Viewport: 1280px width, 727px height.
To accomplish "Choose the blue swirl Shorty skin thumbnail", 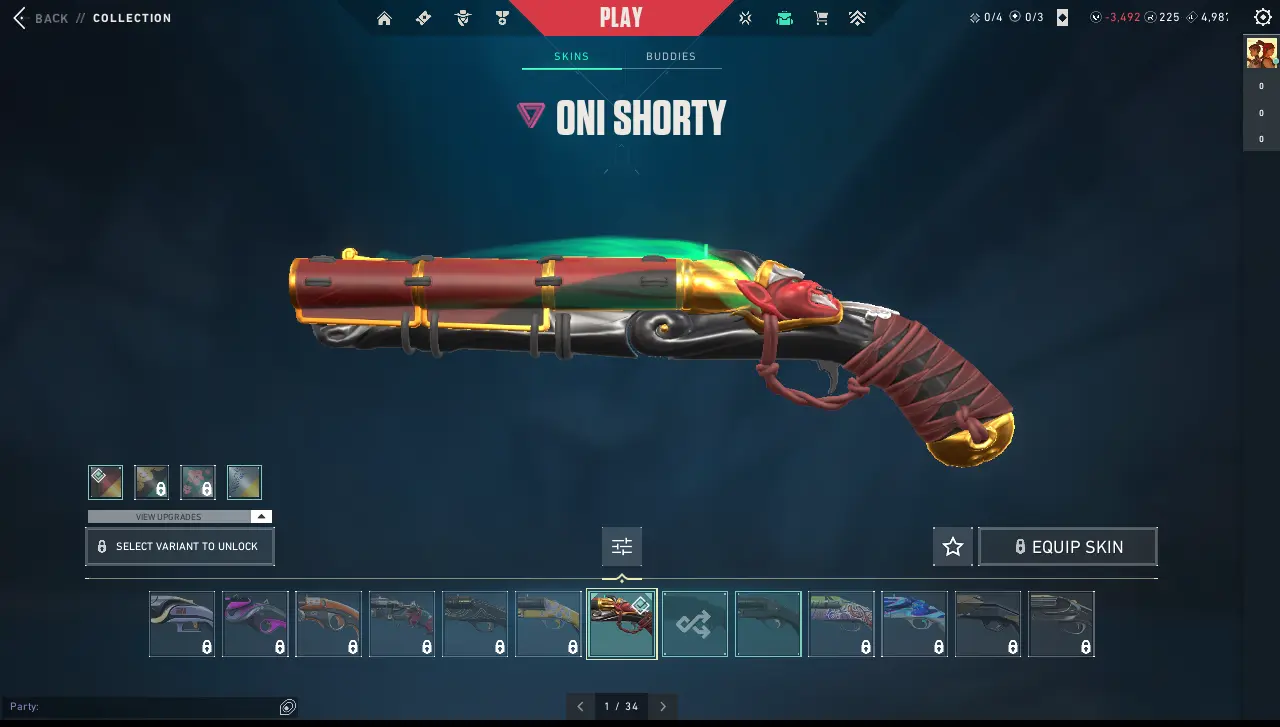I will pos(914,624).
